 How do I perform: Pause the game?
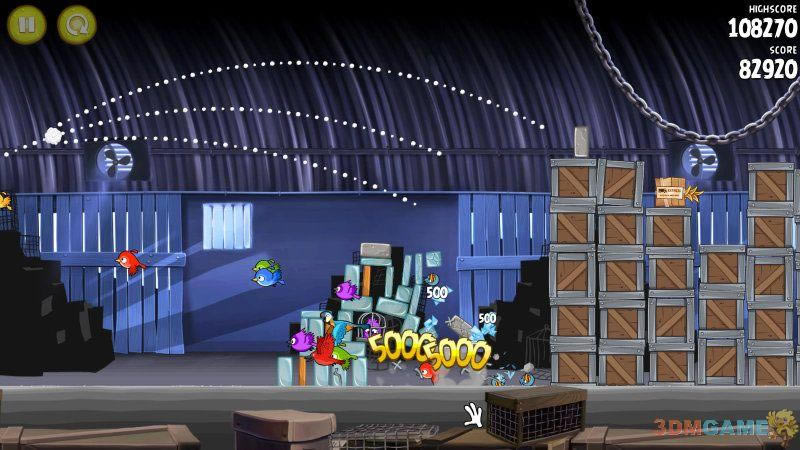click(27, 23)
